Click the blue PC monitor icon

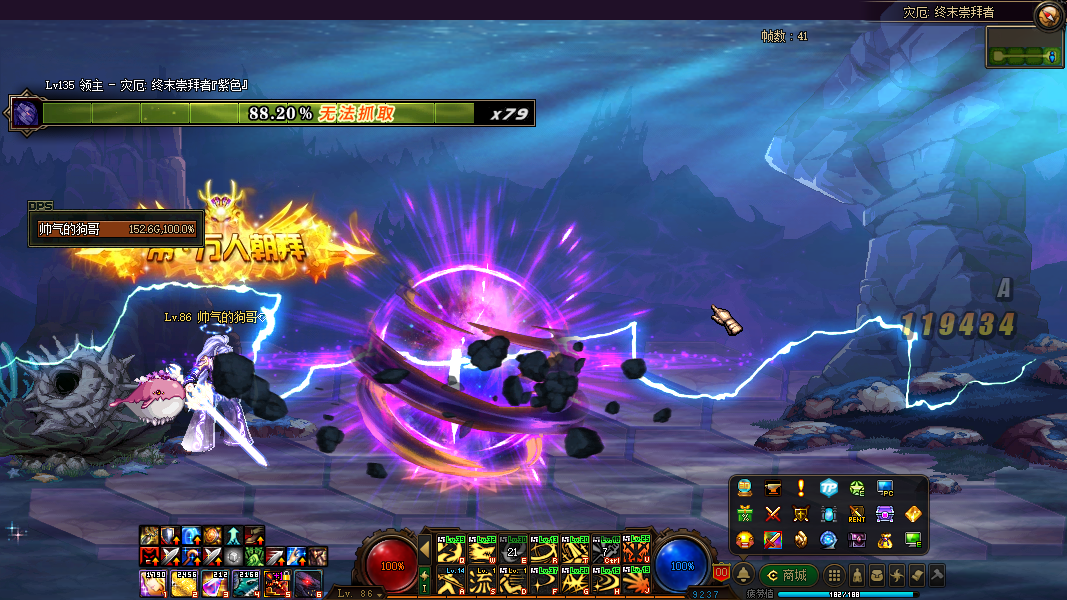point(884,488)
